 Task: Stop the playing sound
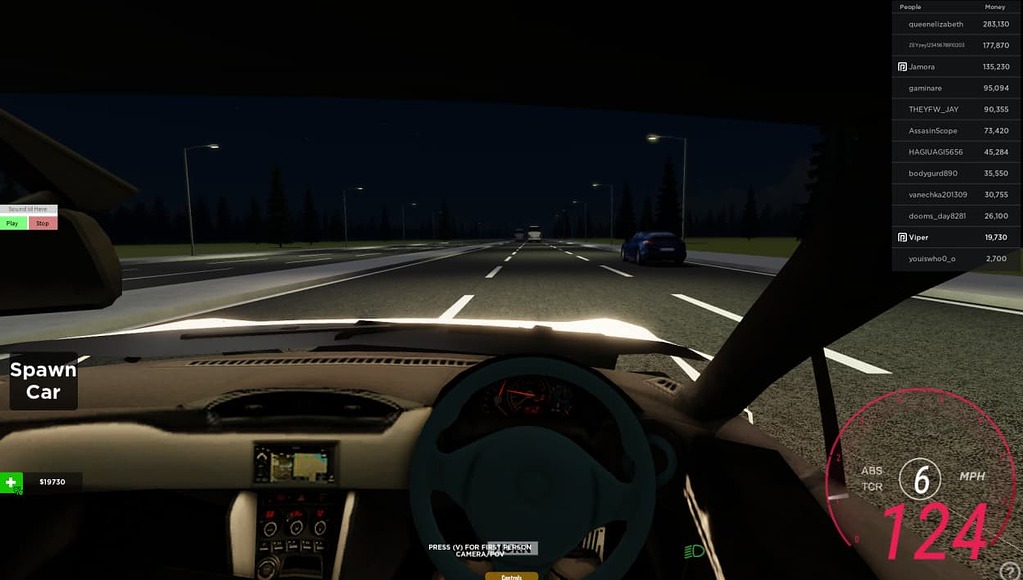tap(42, 223)
